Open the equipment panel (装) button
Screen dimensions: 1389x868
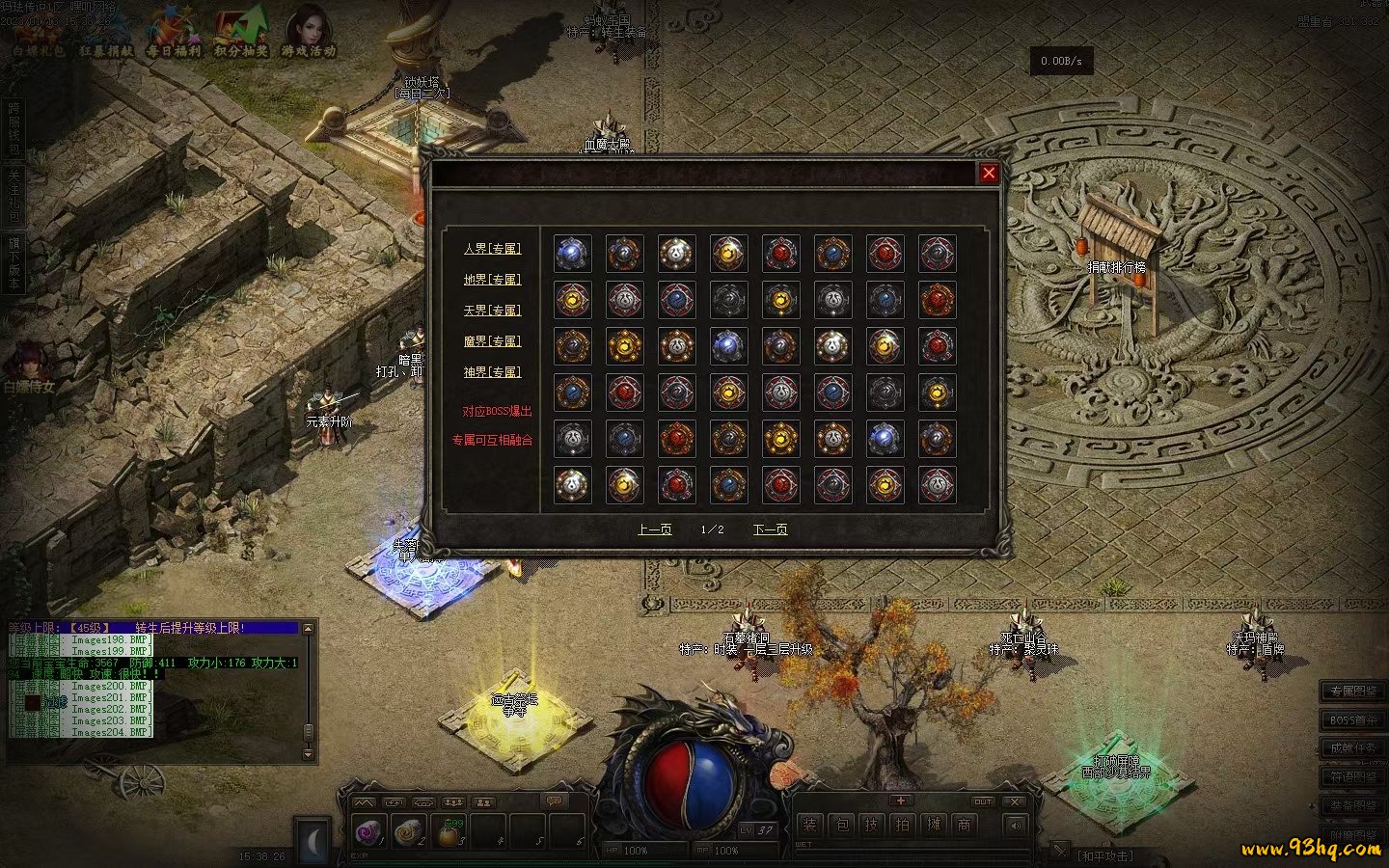[x=809, y=825]
